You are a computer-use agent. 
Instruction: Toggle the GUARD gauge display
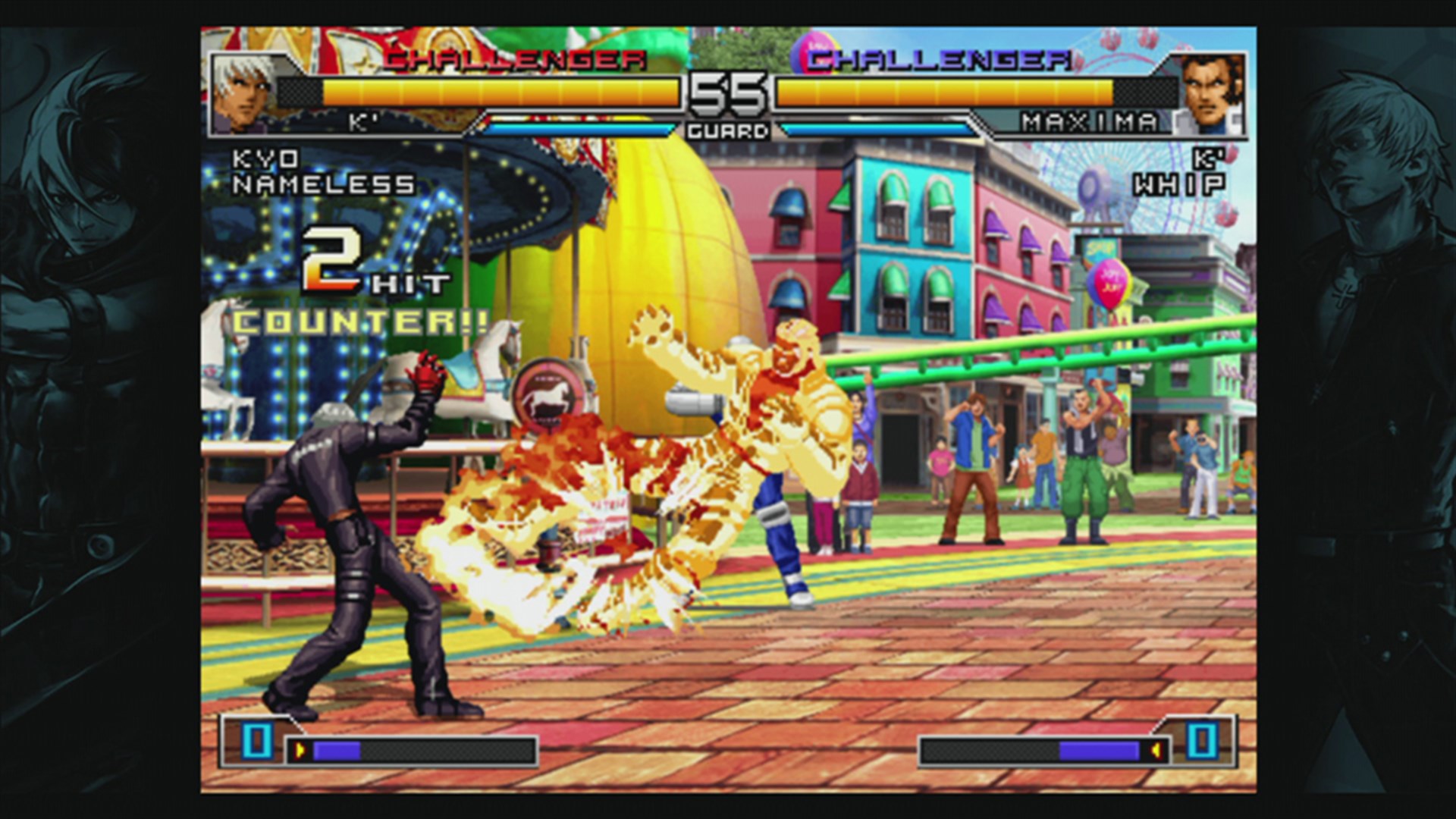click(x=728, y=130)
